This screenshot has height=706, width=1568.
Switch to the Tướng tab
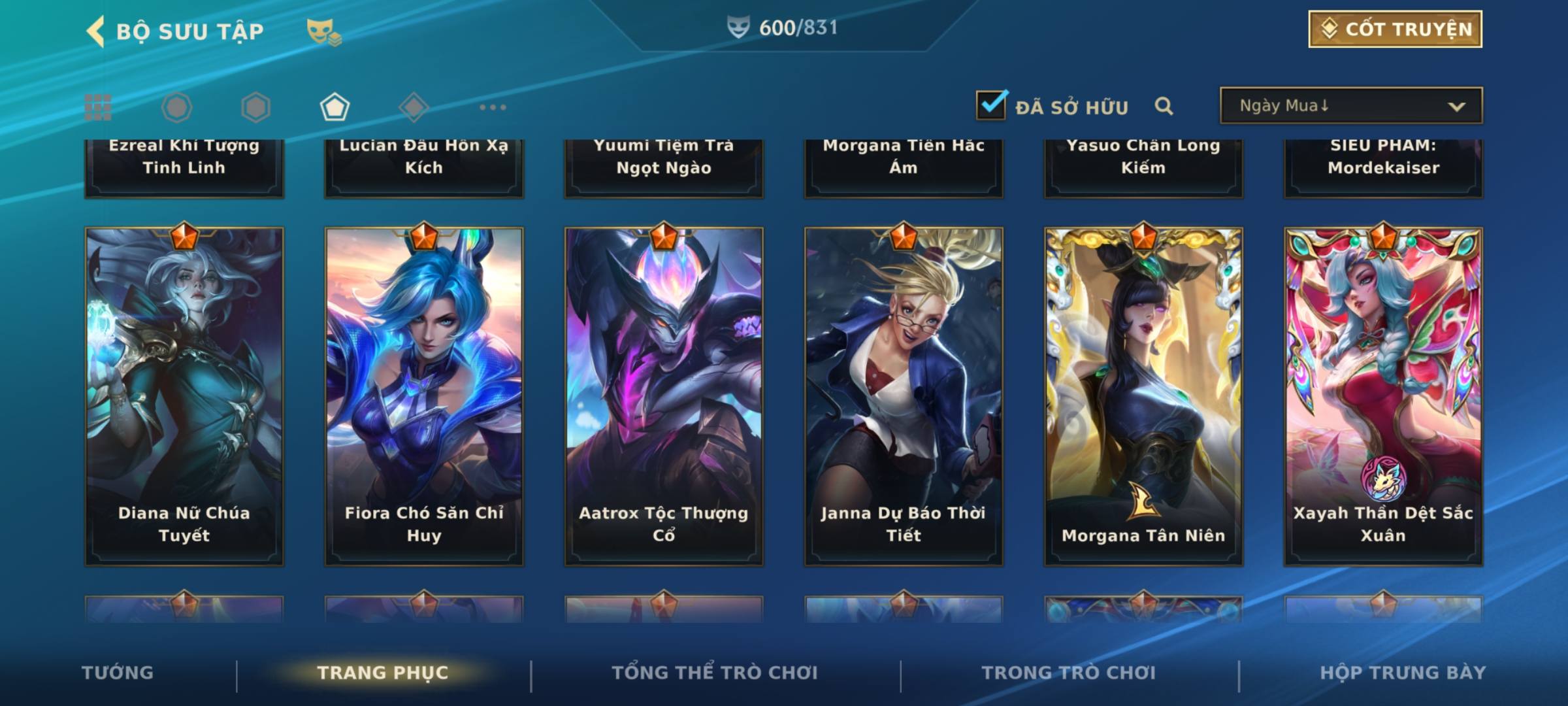point(118,673)
